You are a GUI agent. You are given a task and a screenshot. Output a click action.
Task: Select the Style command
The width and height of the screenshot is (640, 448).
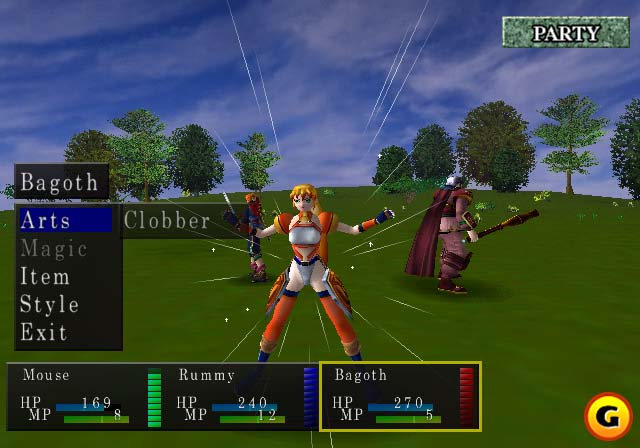click(x=49, y=304)
